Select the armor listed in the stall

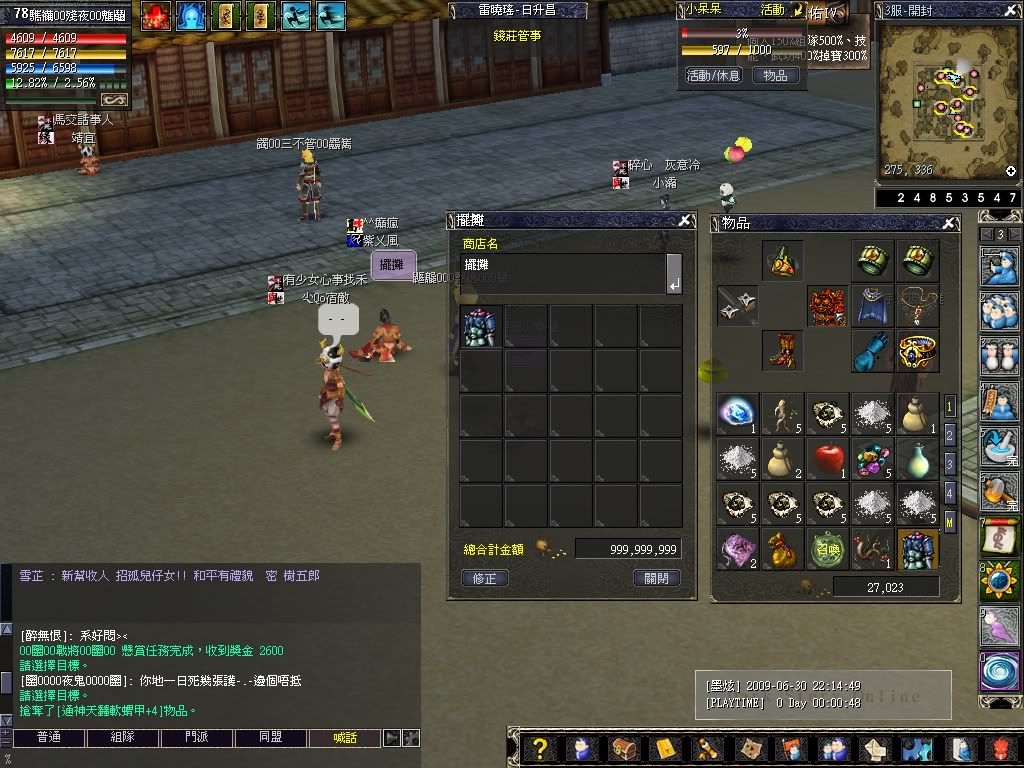click(480, 326)
